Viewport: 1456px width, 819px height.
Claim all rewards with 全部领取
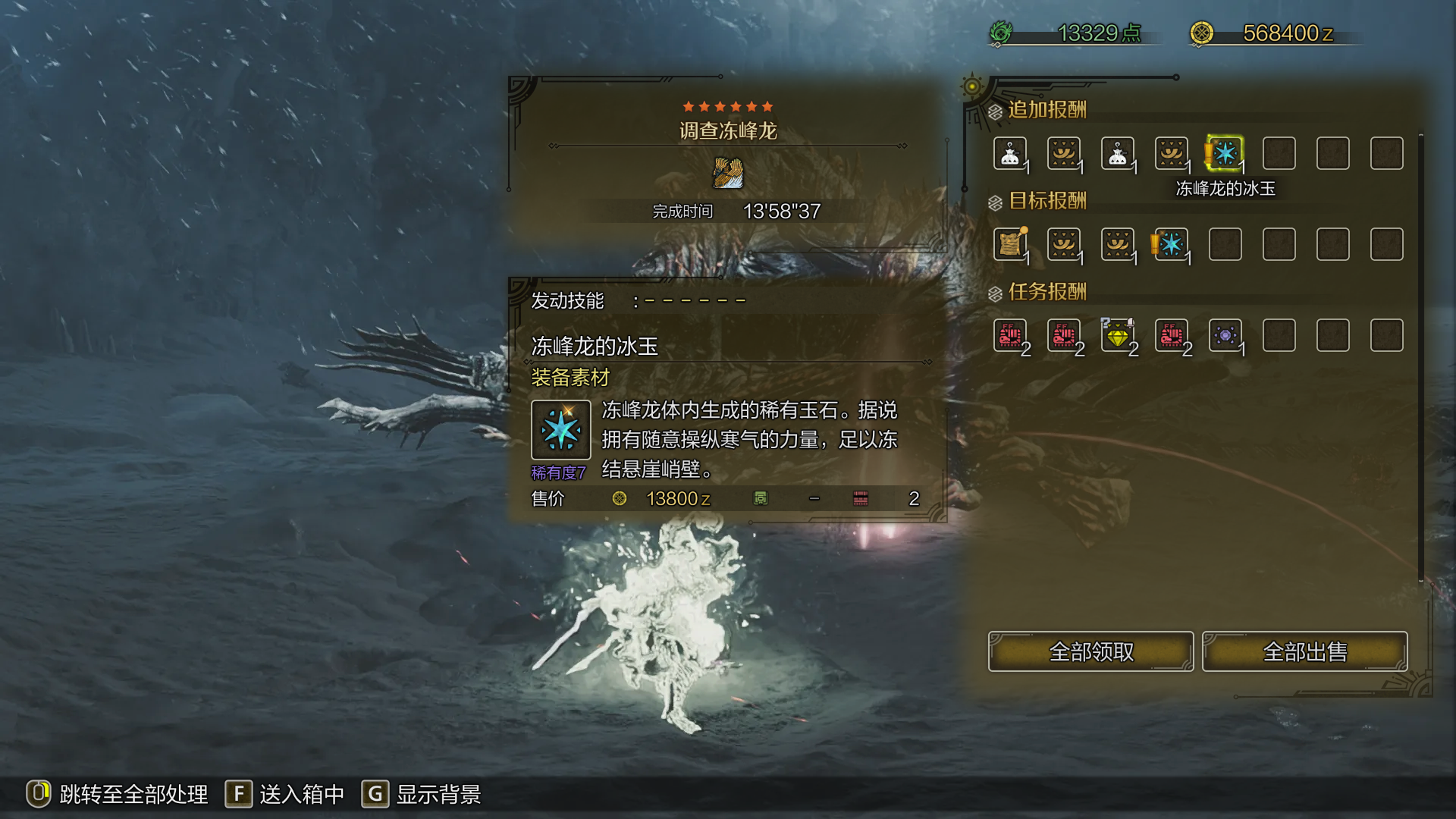pos(1090,651)
